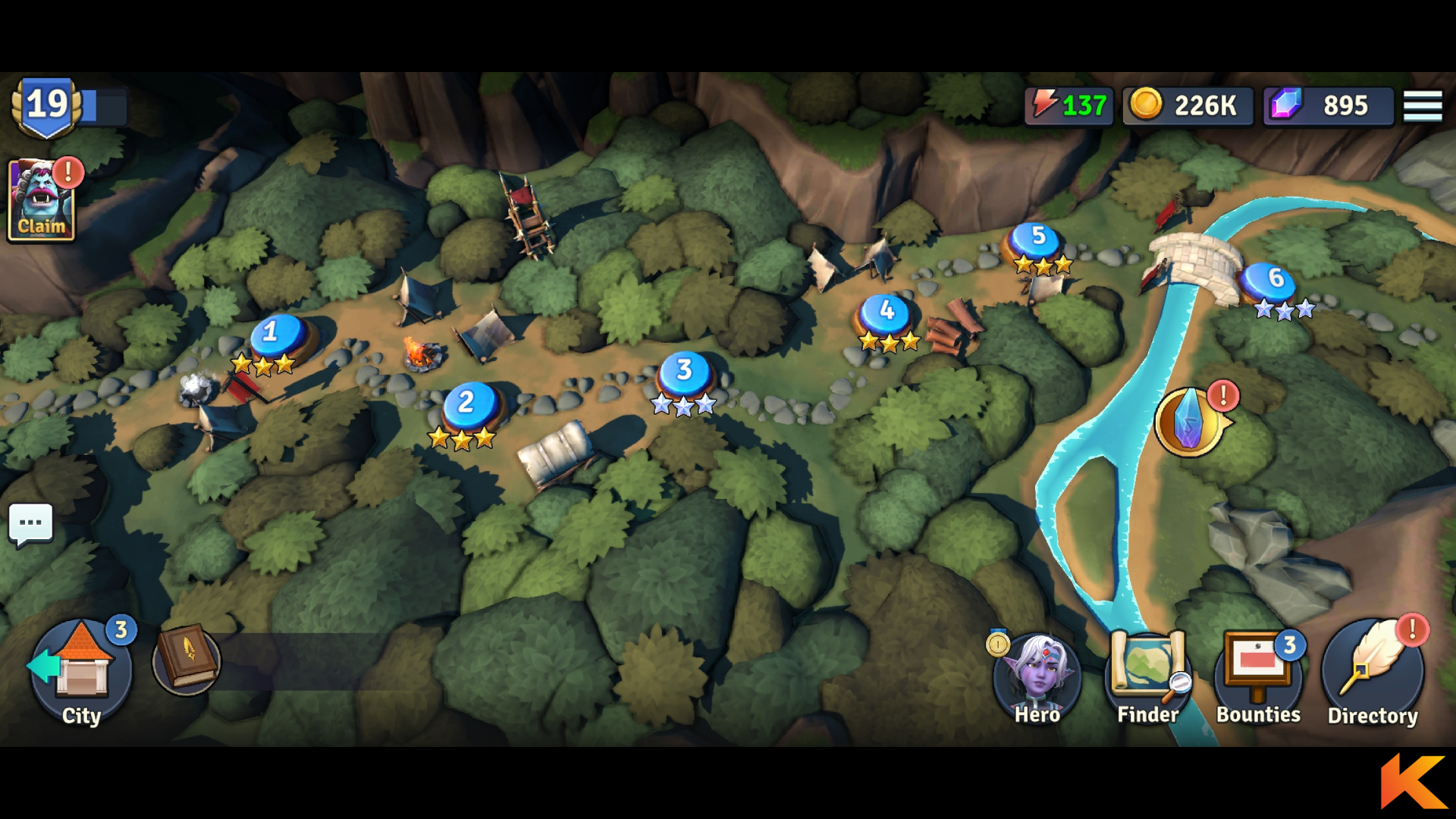Open the brown quest book
1456x819 pixels.
(187, 659)
